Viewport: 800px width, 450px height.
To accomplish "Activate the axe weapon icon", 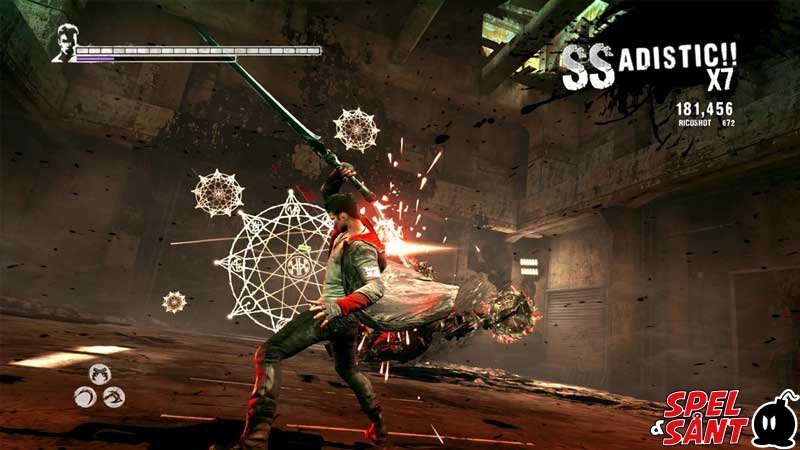I will click(113, 396).
